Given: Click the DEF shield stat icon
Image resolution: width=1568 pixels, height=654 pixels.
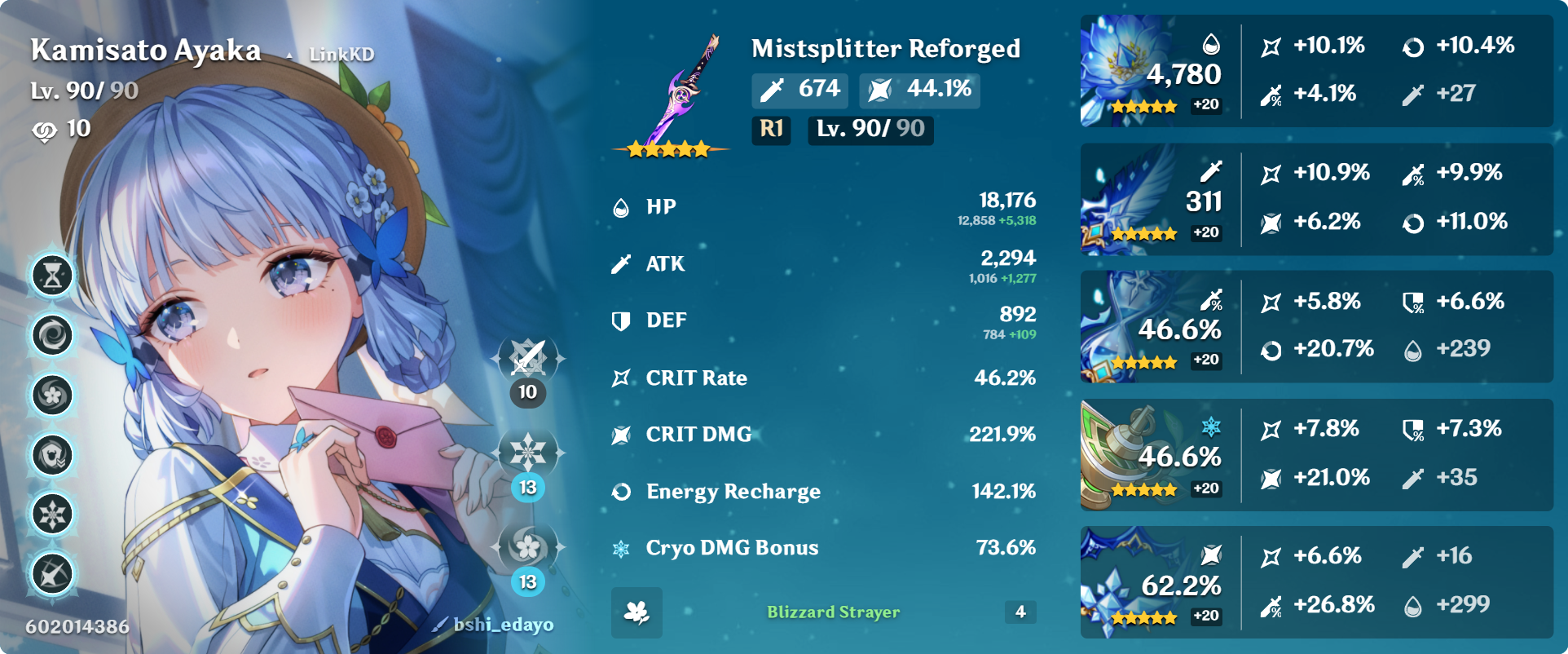Looking at the screenshot, I should (x=622, y=320).
